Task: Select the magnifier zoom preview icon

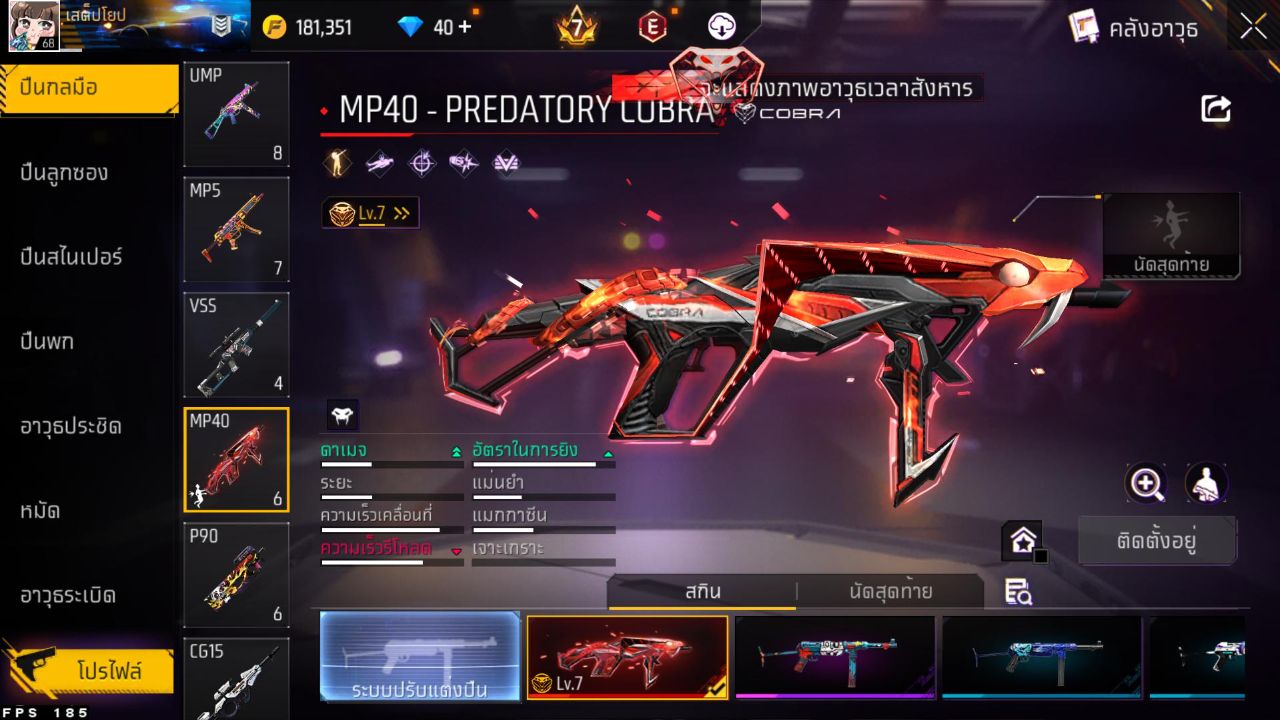Action: (x=1146, y=483)
